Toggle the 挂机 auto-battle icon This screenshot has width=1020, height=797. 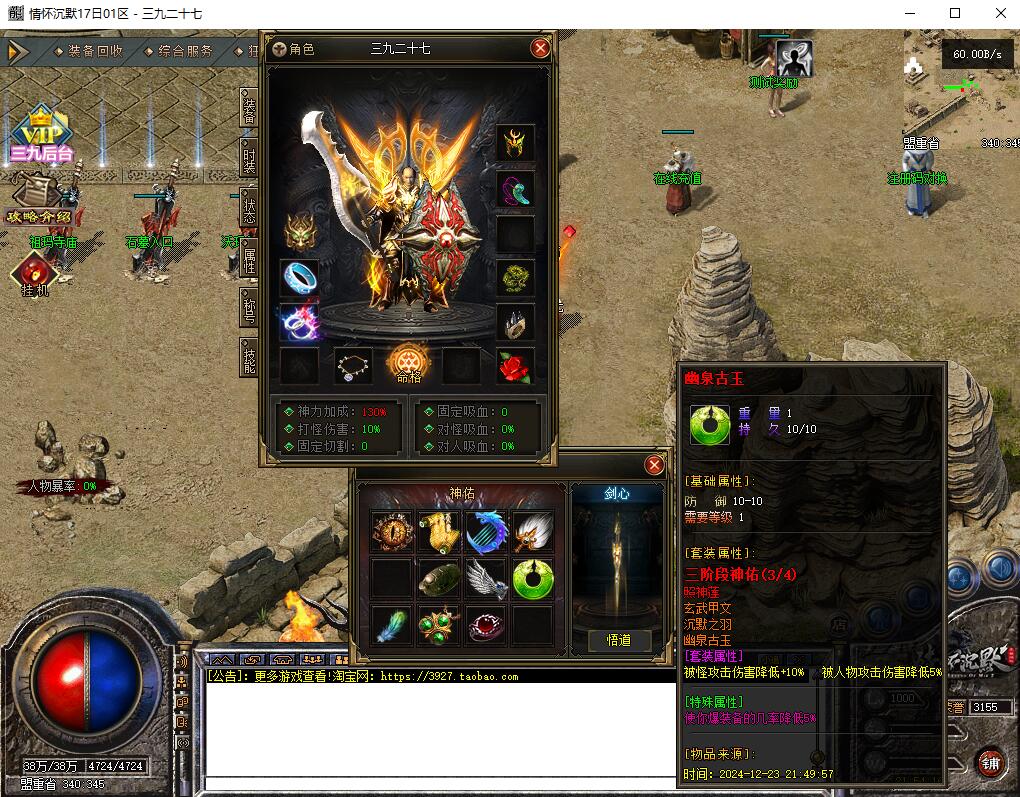click(34, 273)
